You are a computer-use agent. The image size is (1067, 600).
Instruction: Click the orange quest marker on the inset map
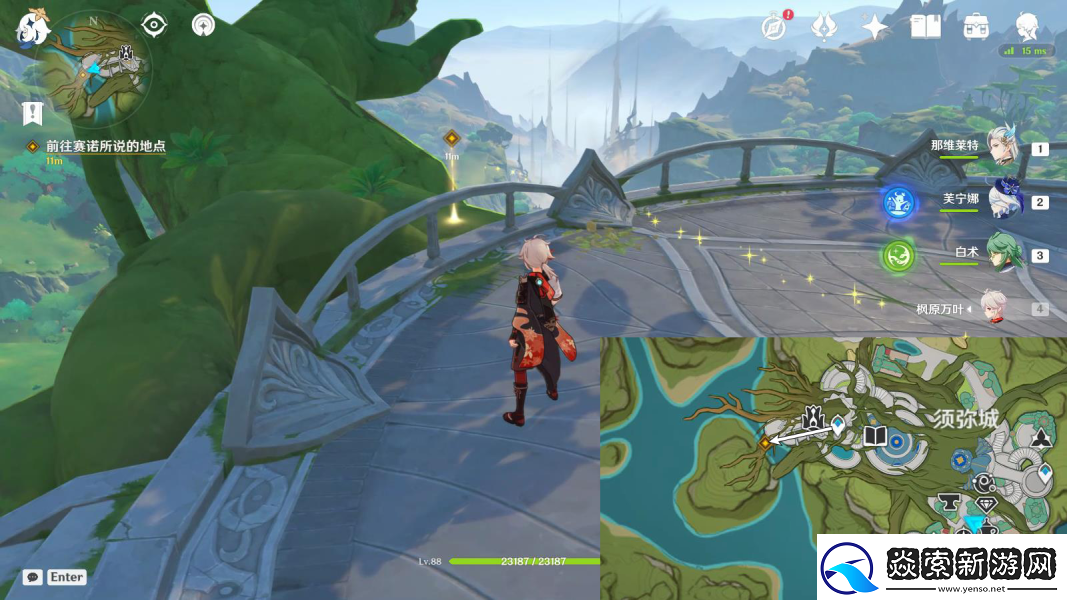765,441
